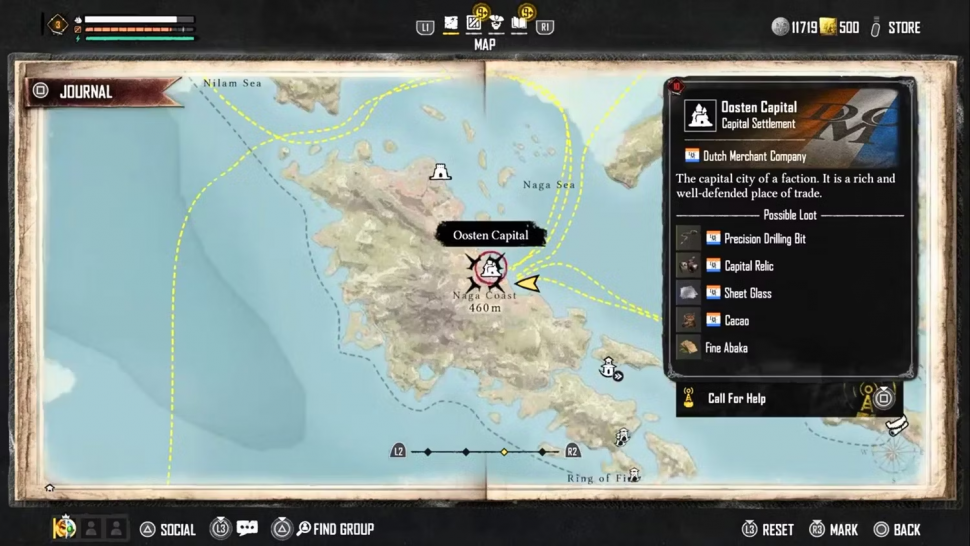Screen dimensions: 970x546
Task: Select the Oosten Capital map marker
Action: (489, 267)
